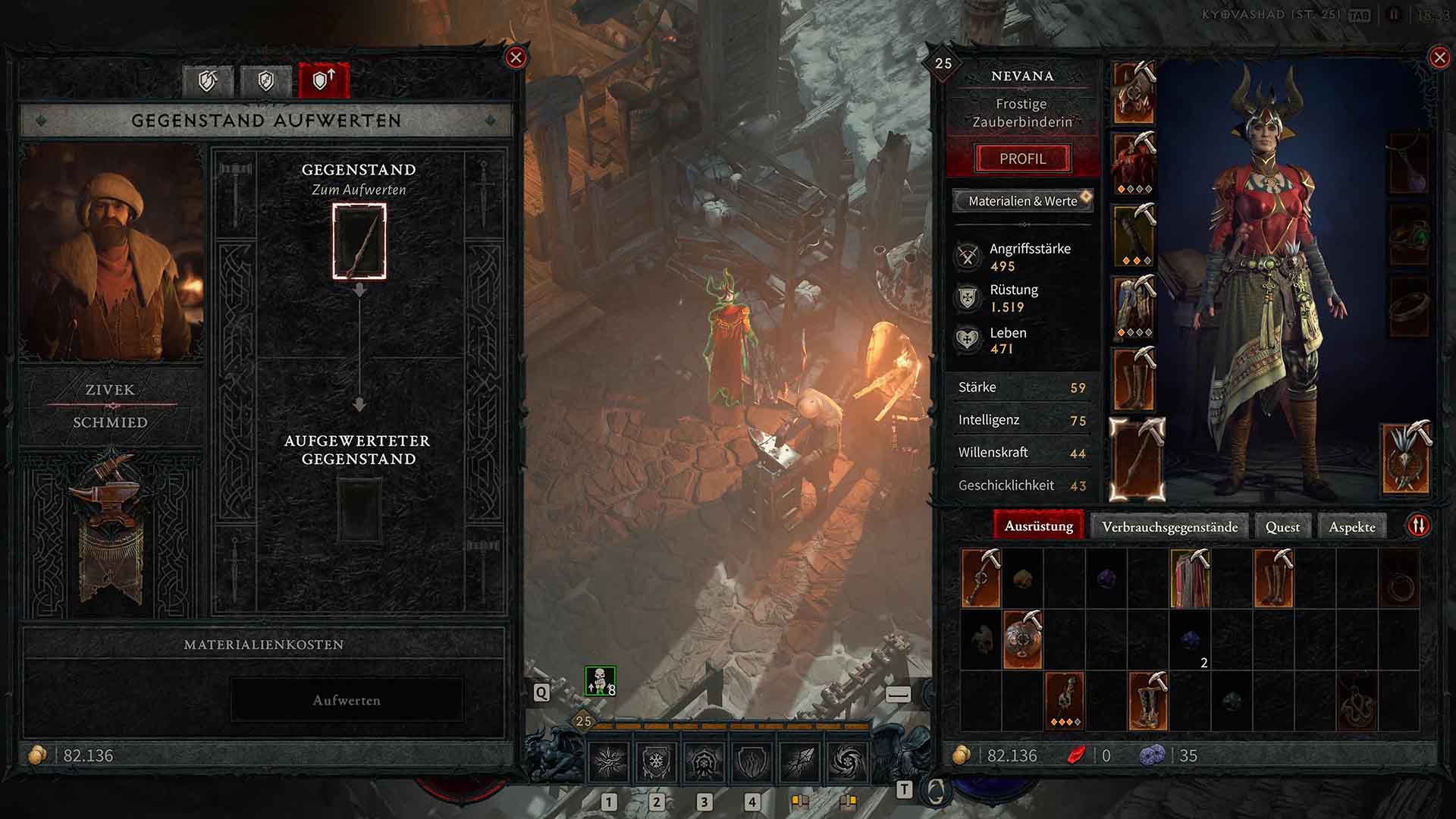Screen dimensions: 1456x819
Task: Expand the Materialien & Werte panel
Action: [1022, 201]
